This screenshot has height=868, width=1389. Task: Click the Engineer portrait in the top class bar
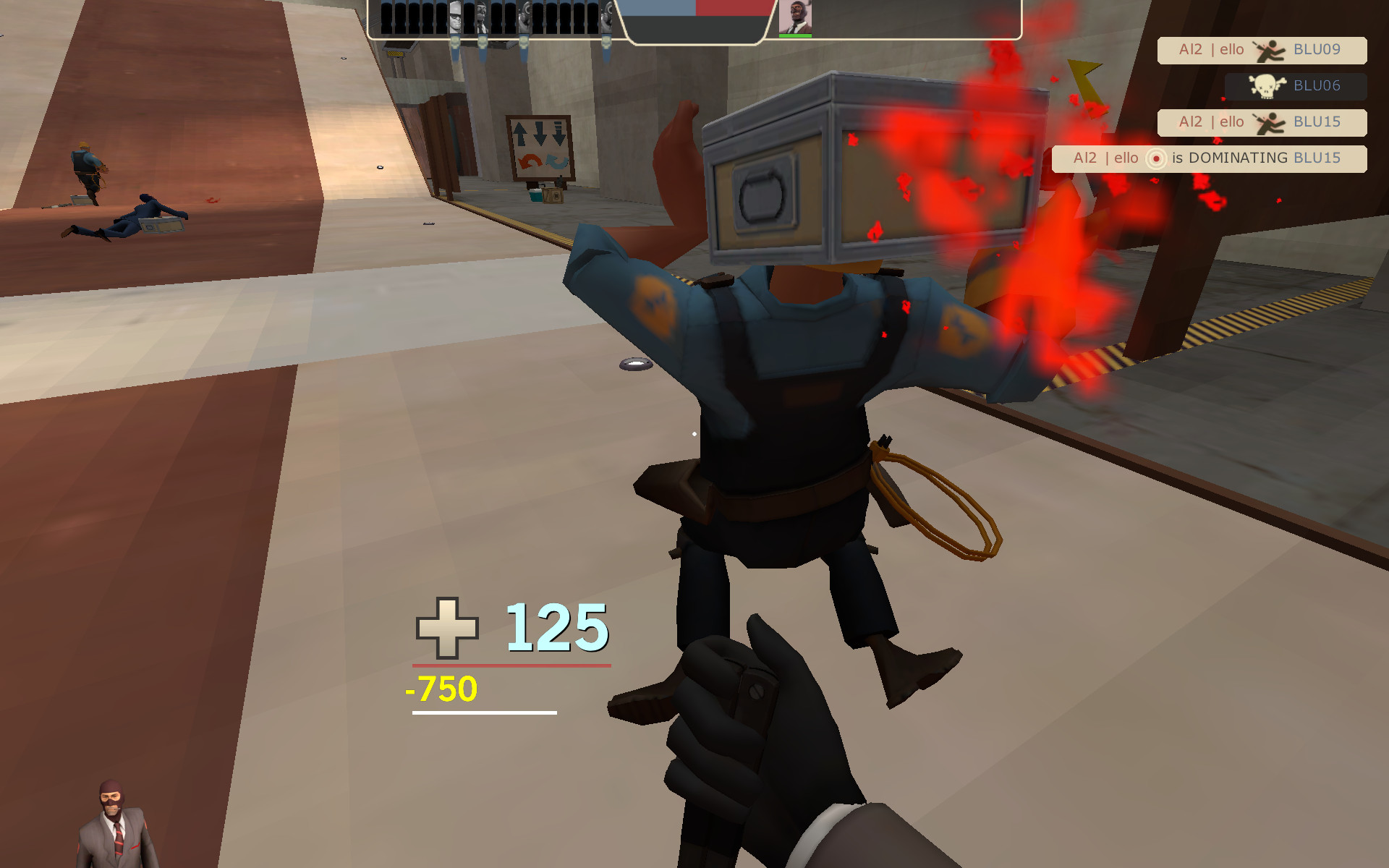click(454, 16)
